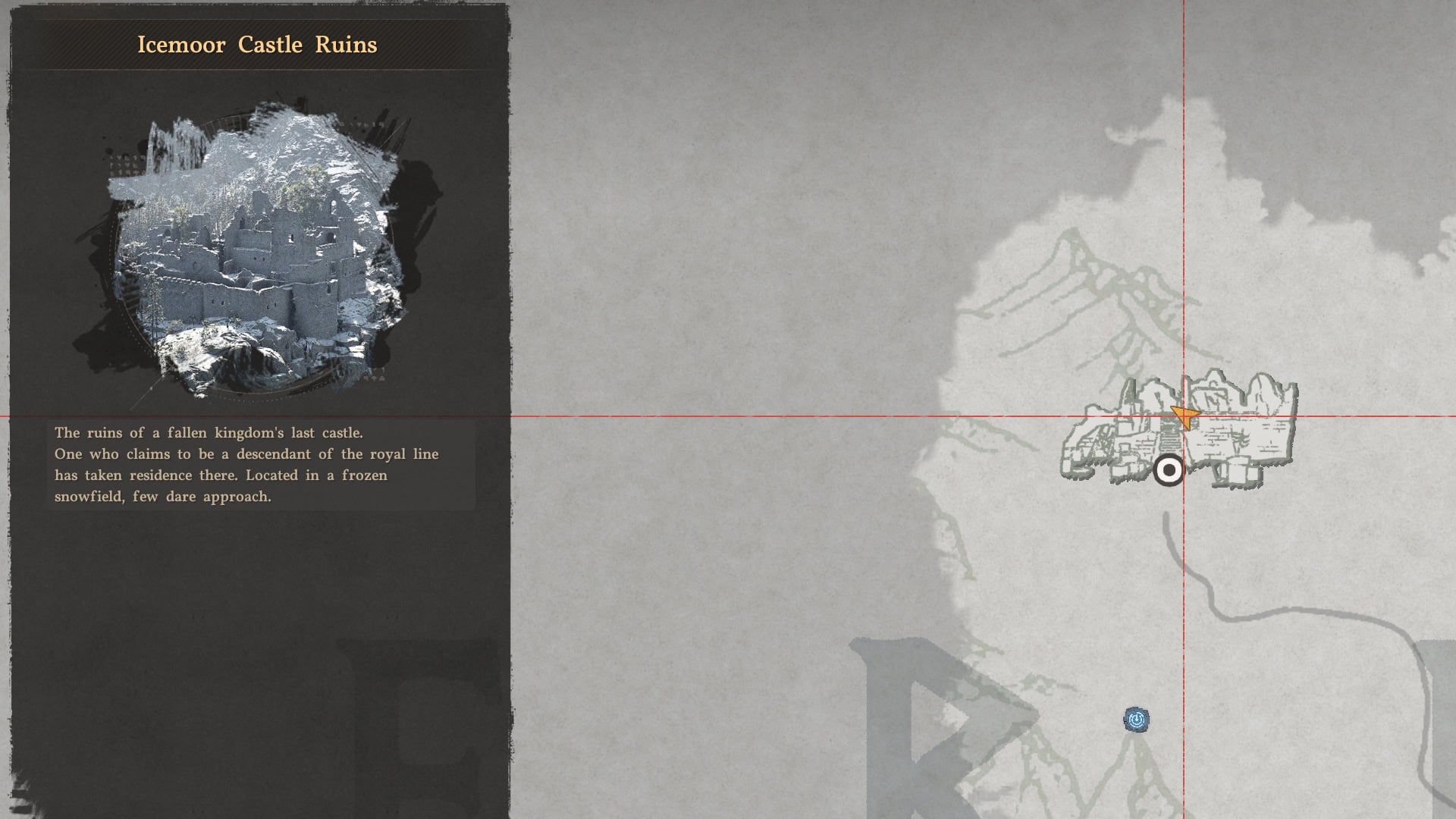The image size is (1456, 819).
Task: Toggle the destination pin at the ruins
Action: point(1169,472)
